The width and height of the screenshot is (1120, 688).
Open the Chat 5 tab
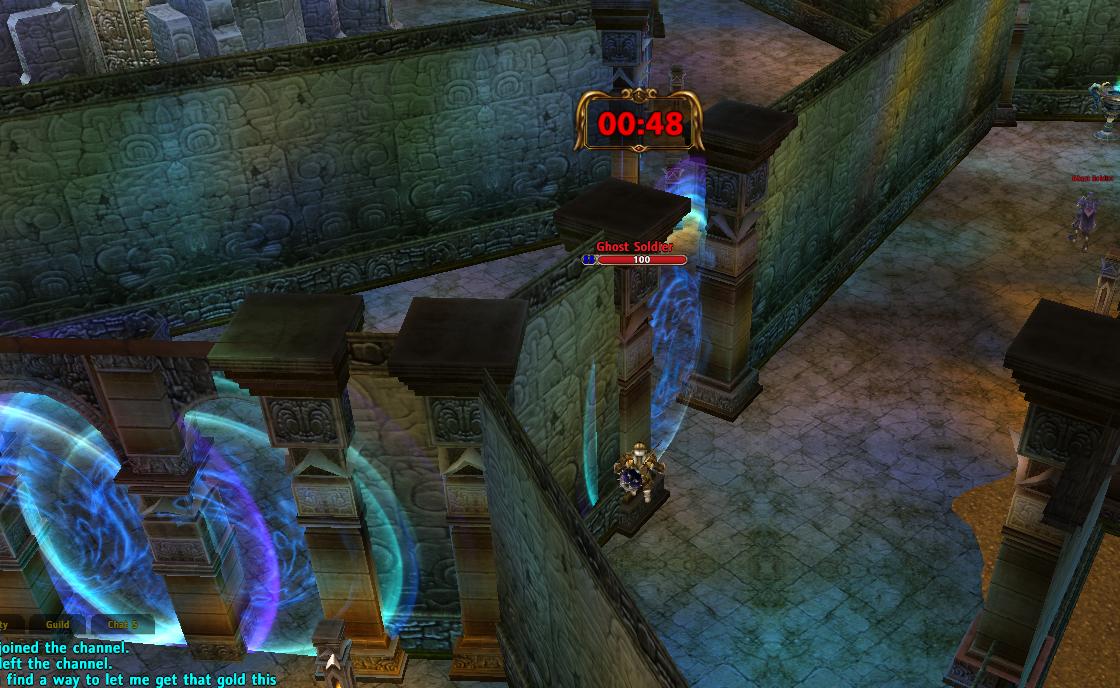coord(123,625)
